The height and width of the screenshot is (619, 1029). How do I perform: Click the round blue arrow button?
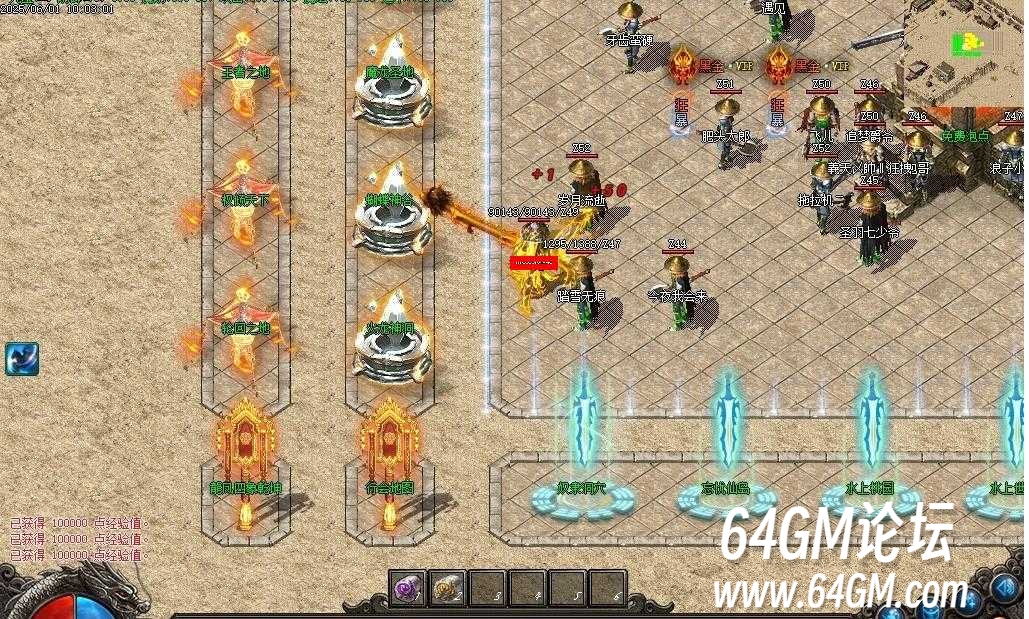pos(1006,588)
